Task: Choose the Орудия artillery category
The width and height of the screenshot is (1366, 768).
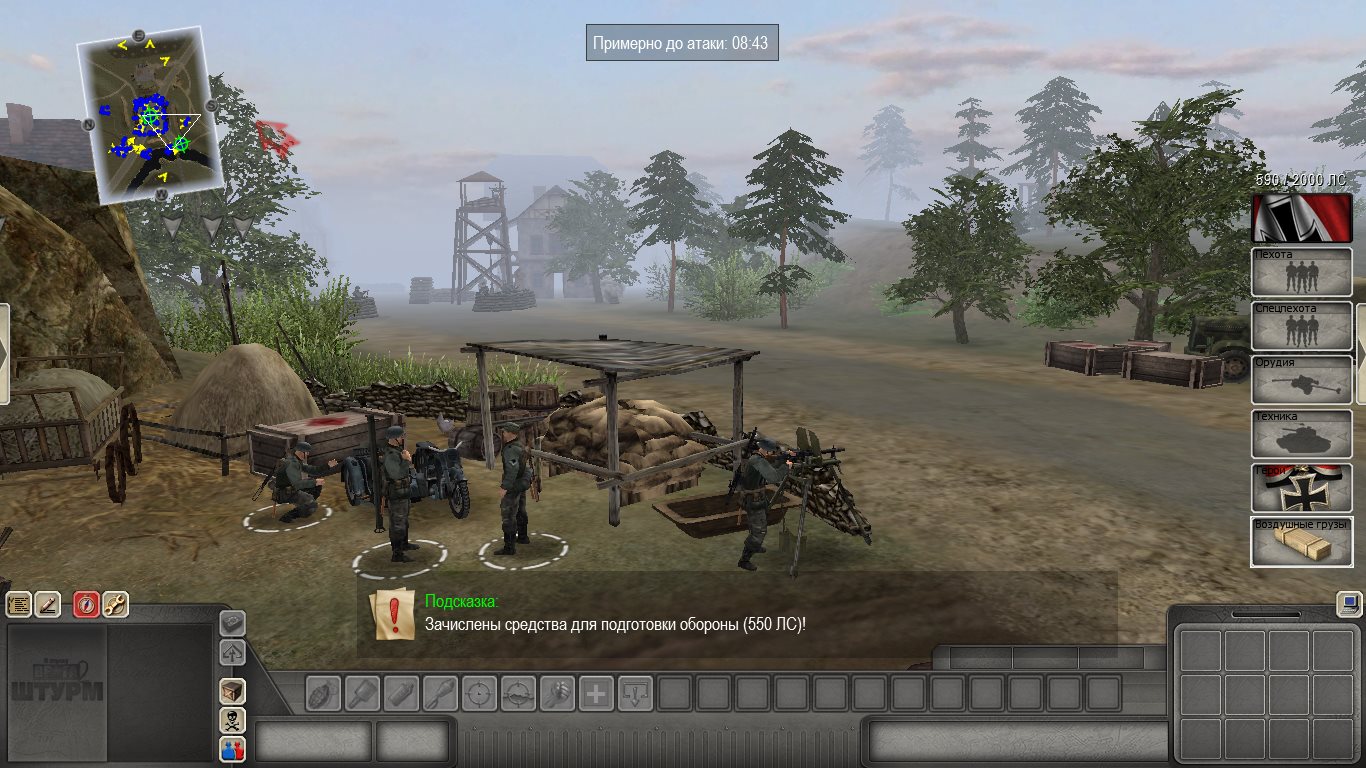Action: pos(1301,380)
